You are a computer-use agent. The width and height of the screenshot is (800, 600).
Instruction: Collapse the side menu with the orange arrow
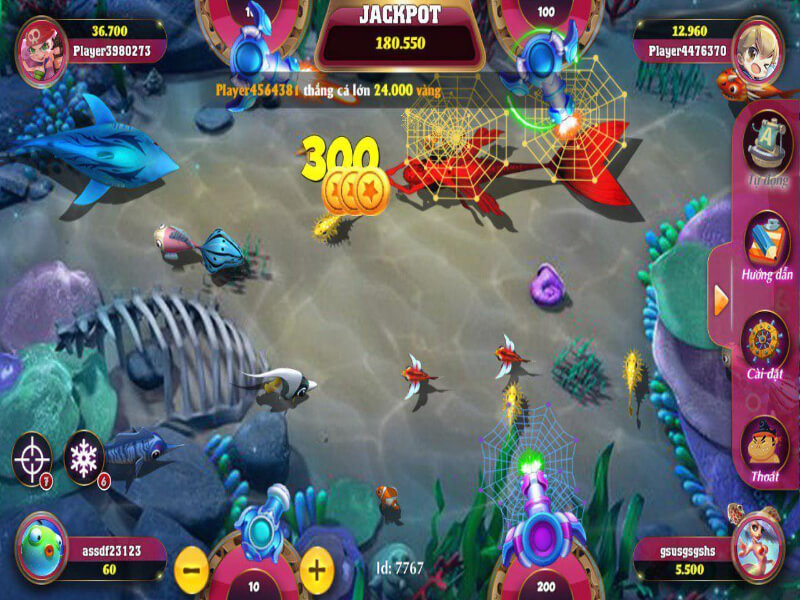[721, 298]
